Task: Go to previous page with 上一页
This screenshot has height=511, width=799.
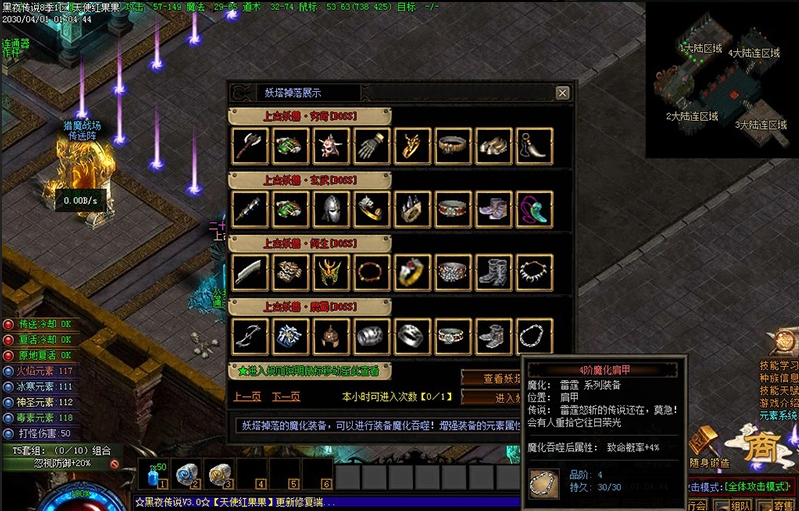Action: coord(247,396)
